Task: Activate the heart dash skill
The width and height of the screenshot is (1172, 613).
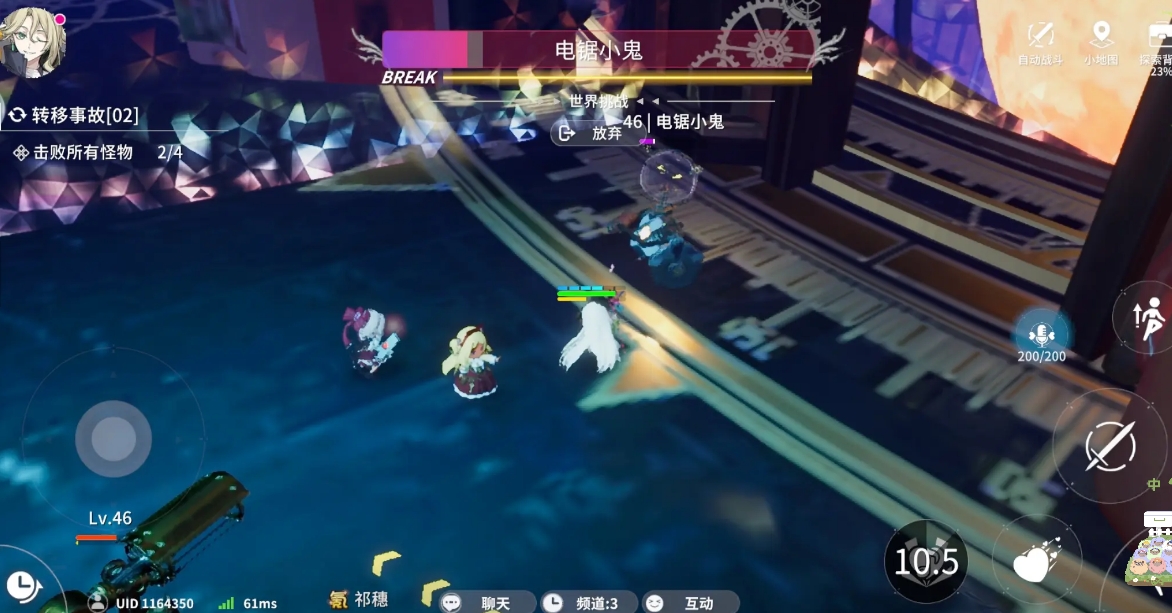Action: tap(1036, 562)
